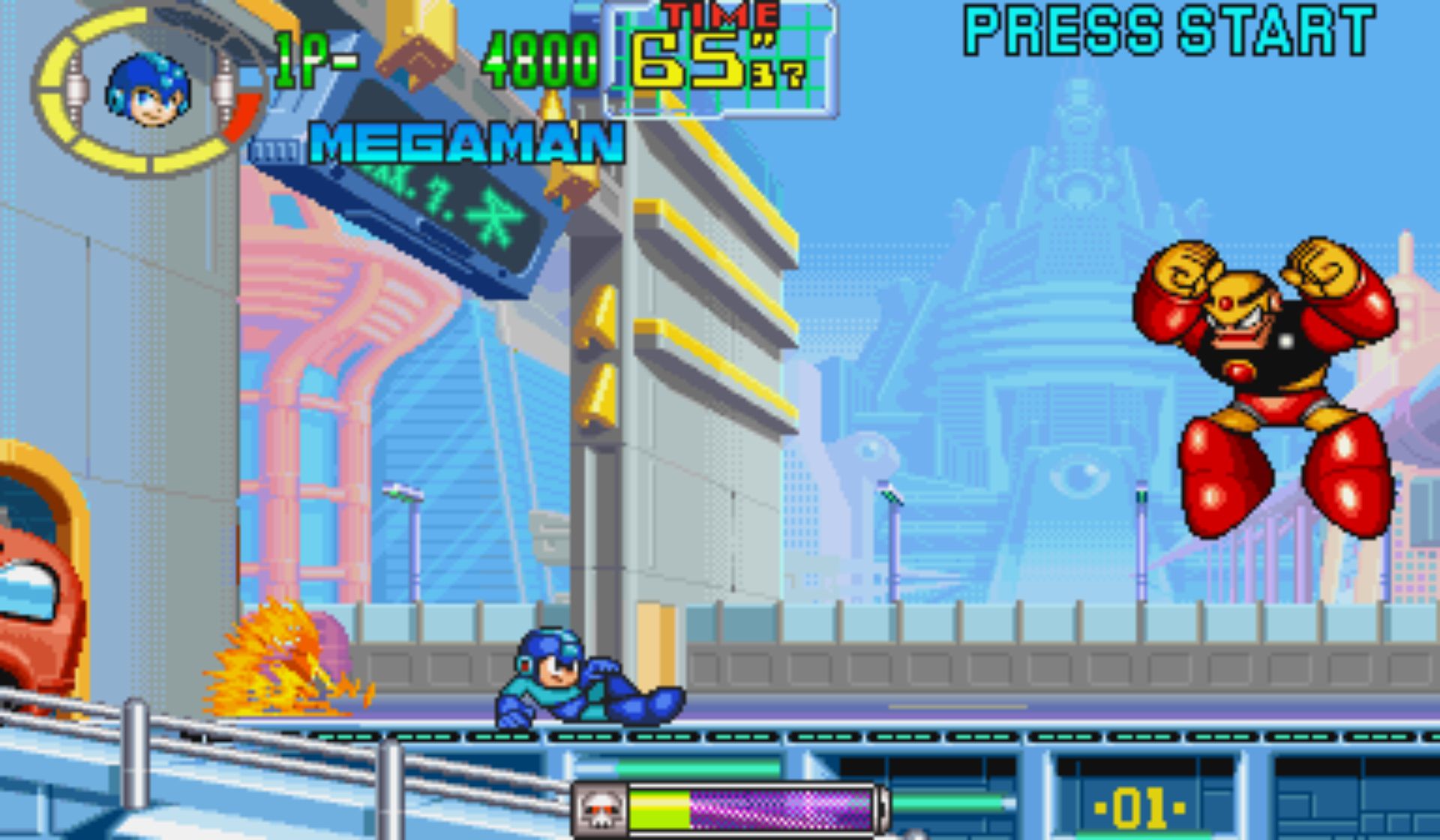Click Mega Man's portrait icon

148,91
